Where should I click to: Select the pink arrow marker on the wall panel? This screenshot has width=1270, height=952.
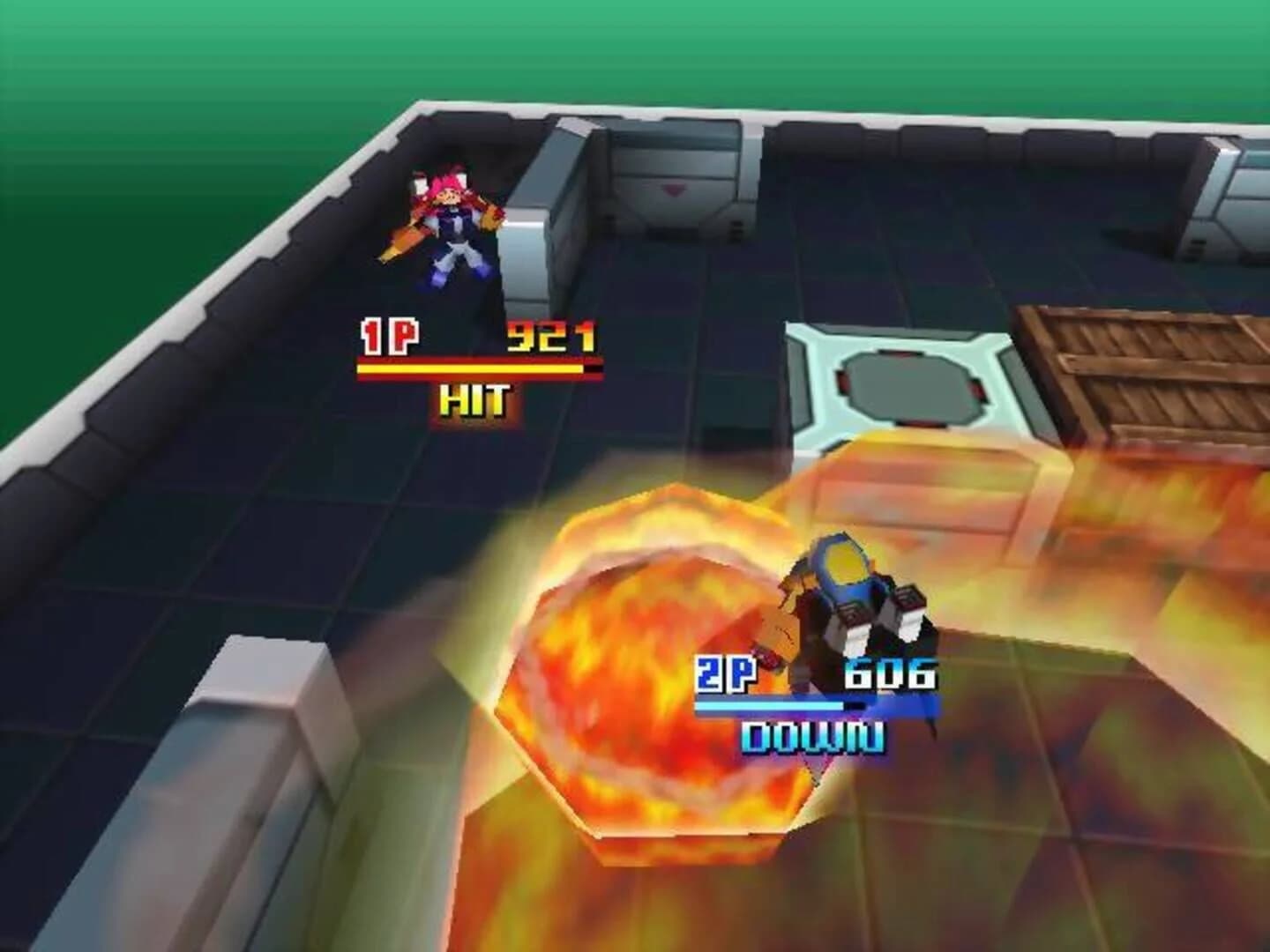click(673, 190)
